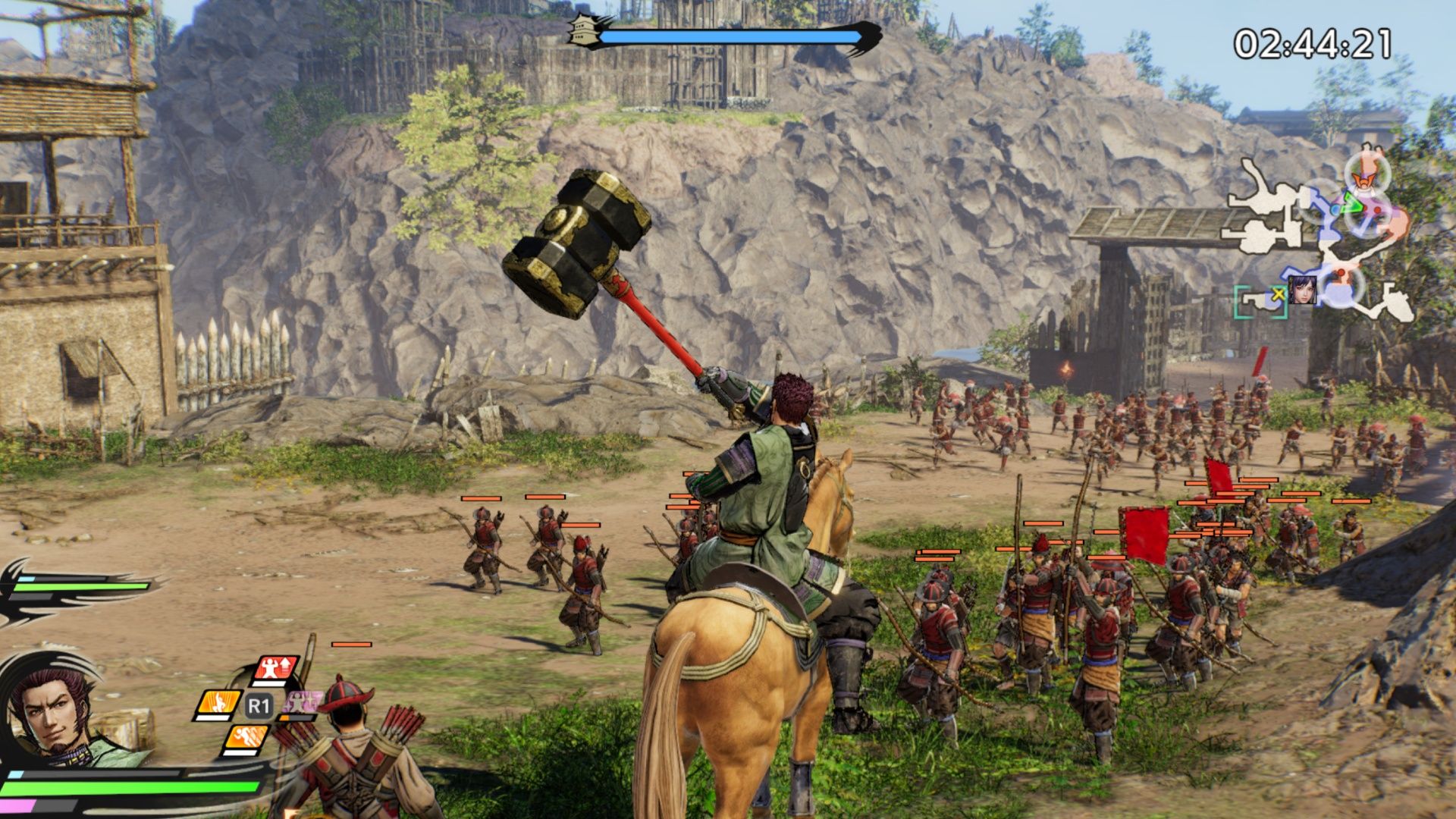Click the enemy leader crest on the minimap
This screenshot has width=1456, height=819.
[x=1364, y=181]
